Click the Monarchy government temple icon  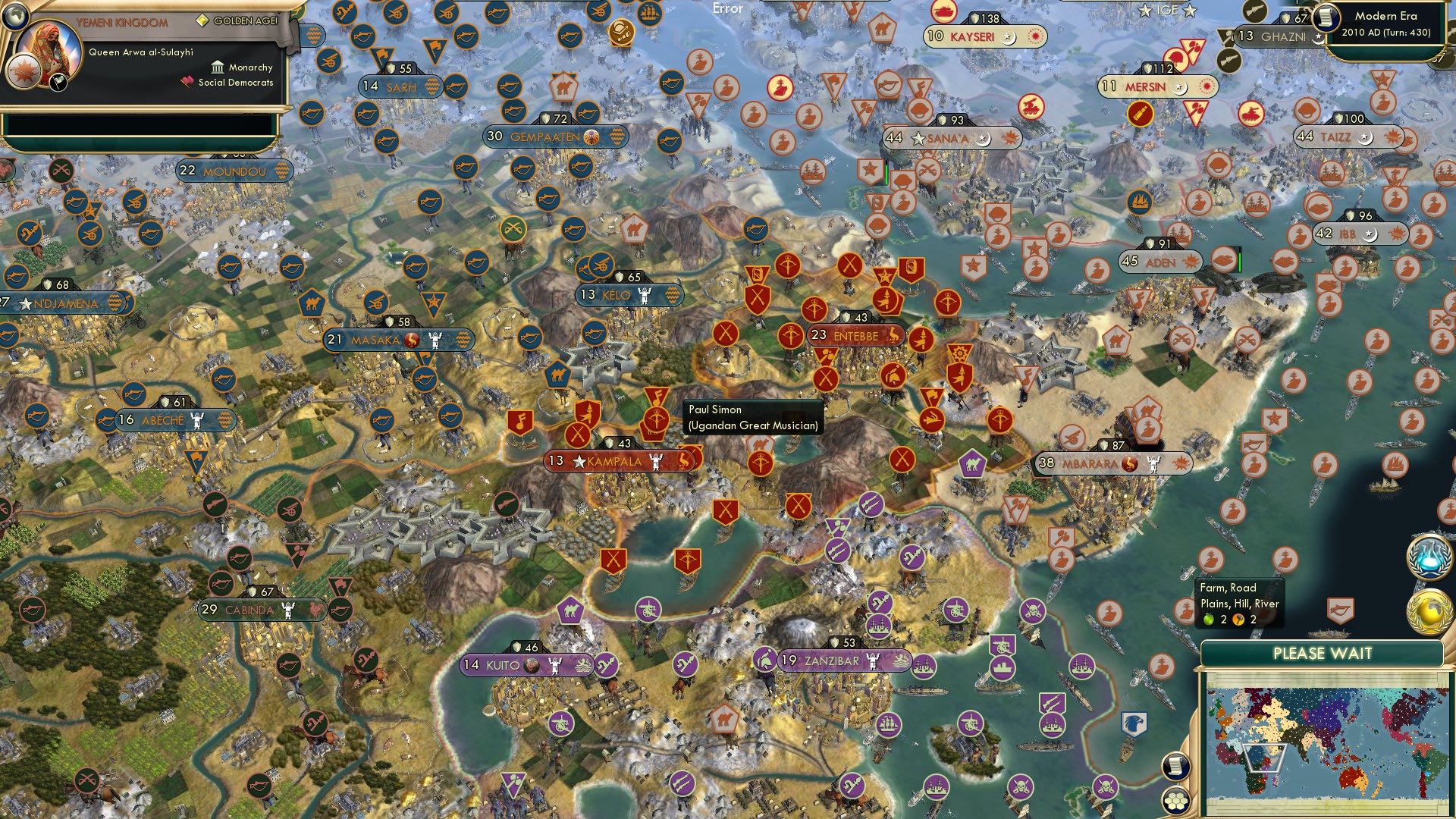218,68
